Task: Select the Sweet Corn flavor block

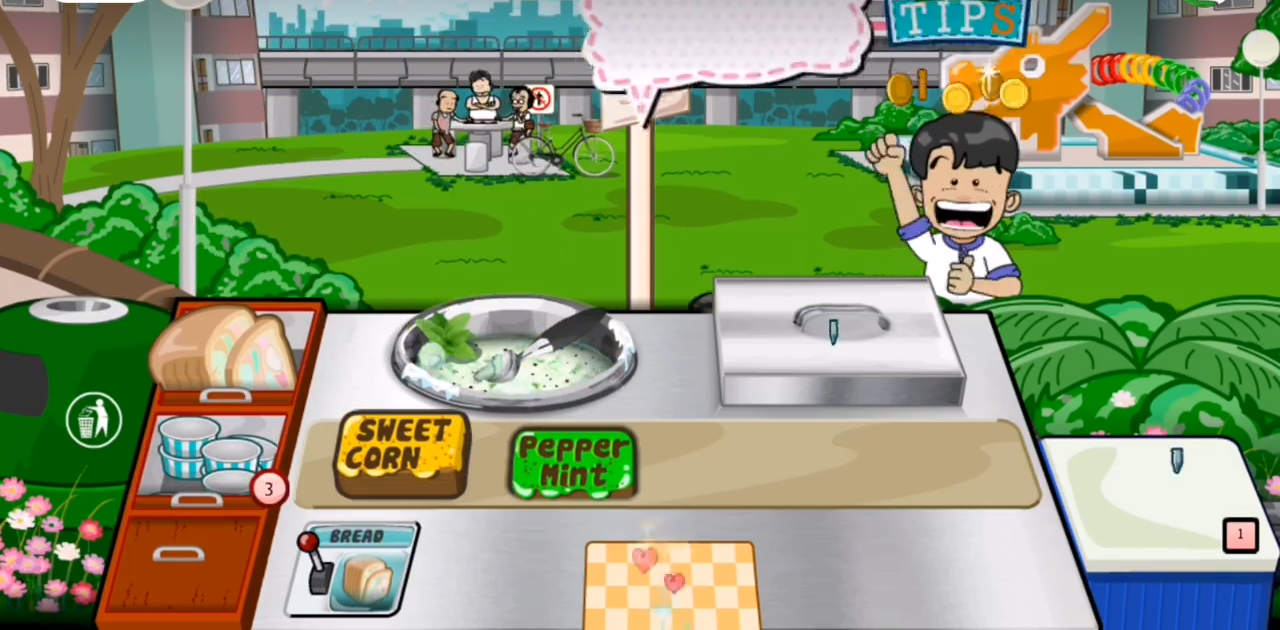Action: click(402, 454)
